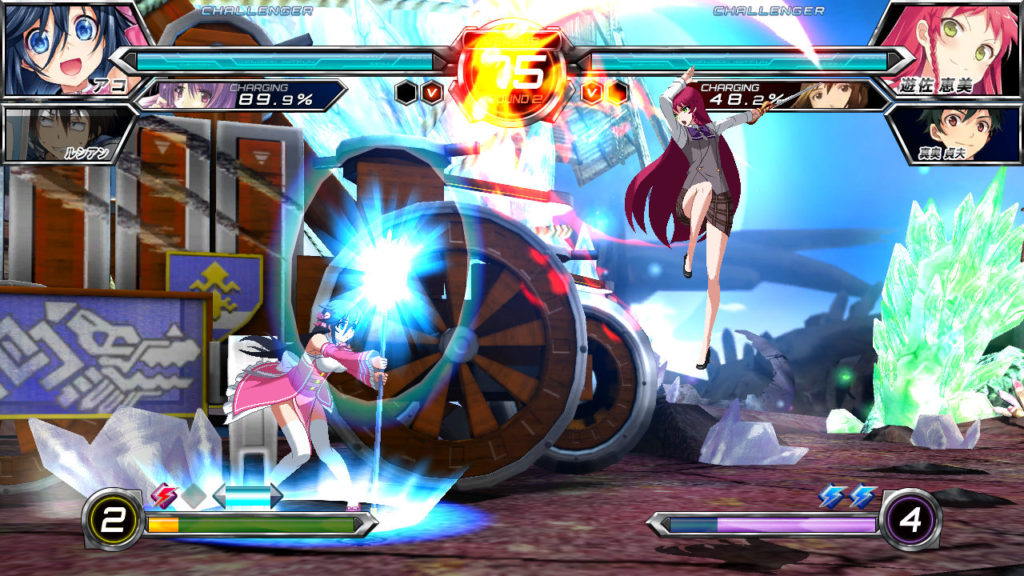Click the blue lightning blast icons

coord(847,495)
